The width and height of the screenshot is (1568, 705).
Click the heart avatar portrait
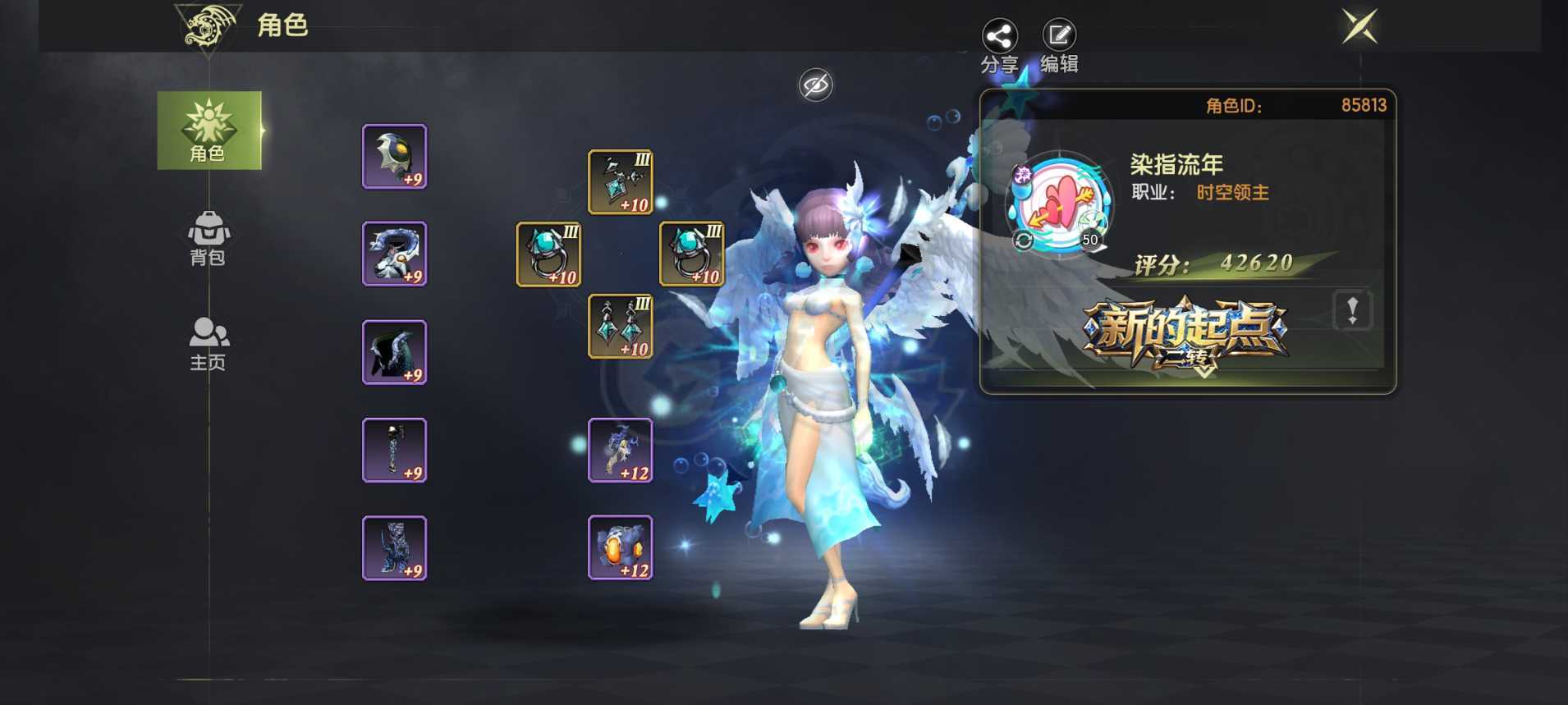[1059, 204]
